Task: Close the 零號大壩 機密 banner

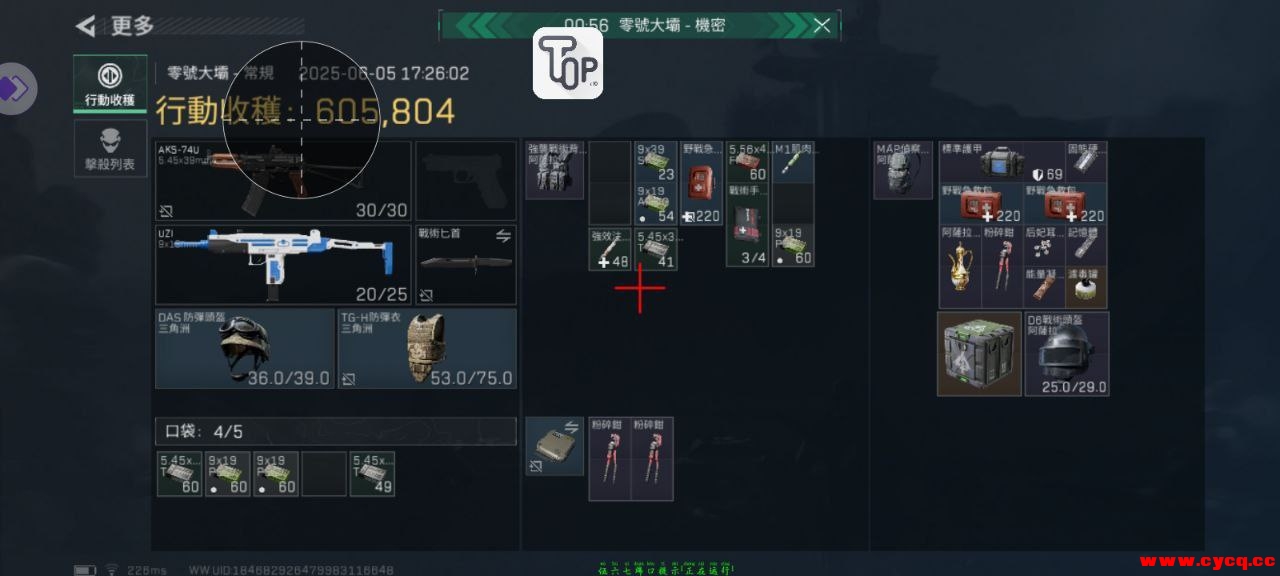Action: (x=821, y=26)
